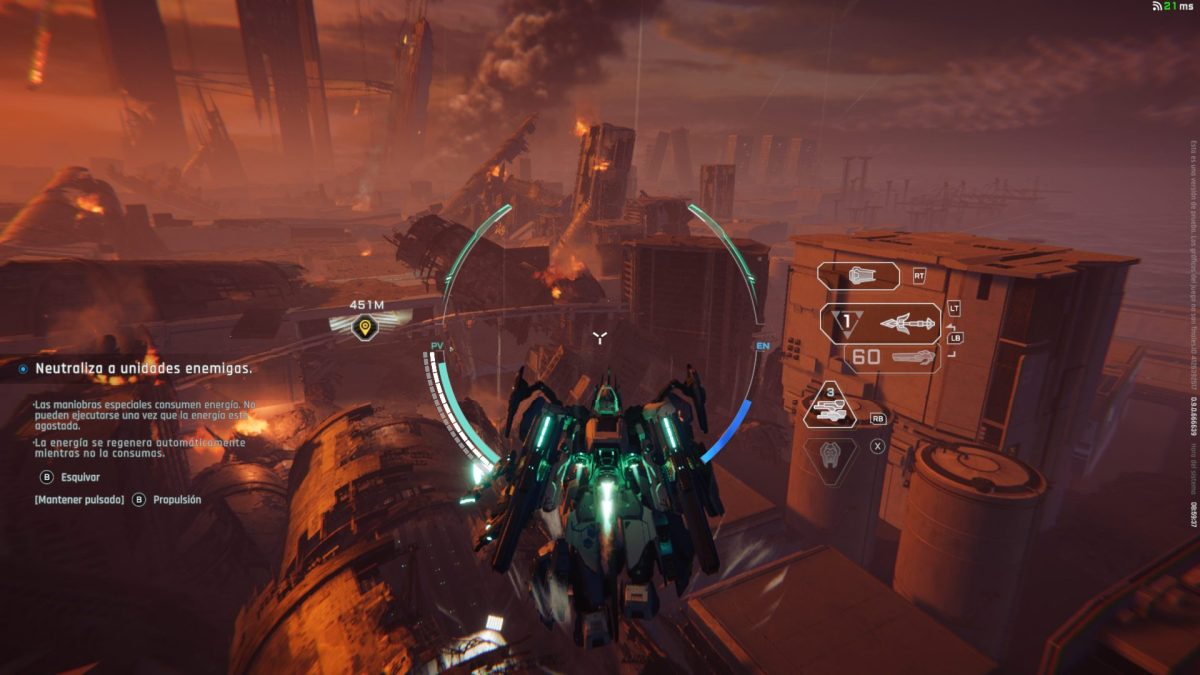Choose the arrow-shaped missile weapon slot
1200x675 pixels.
[881, 323]
